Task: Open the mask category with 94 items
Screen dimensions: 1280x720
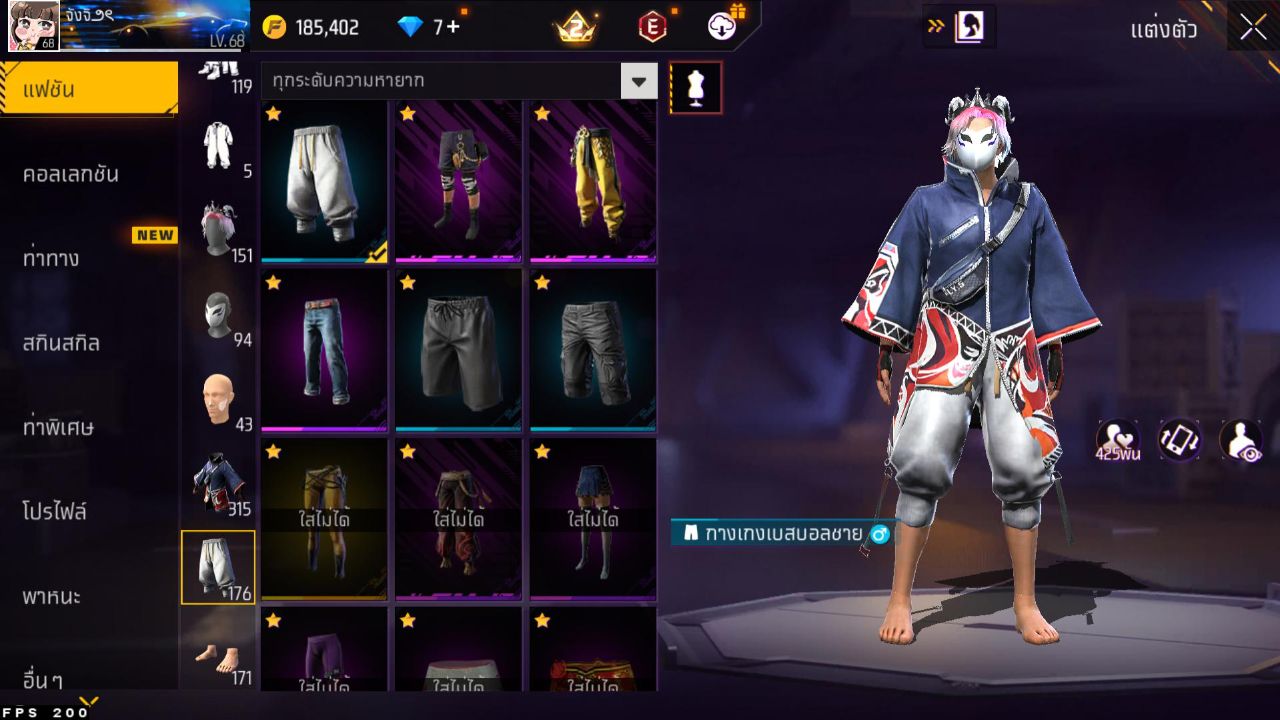Action: tap(220, 308)
